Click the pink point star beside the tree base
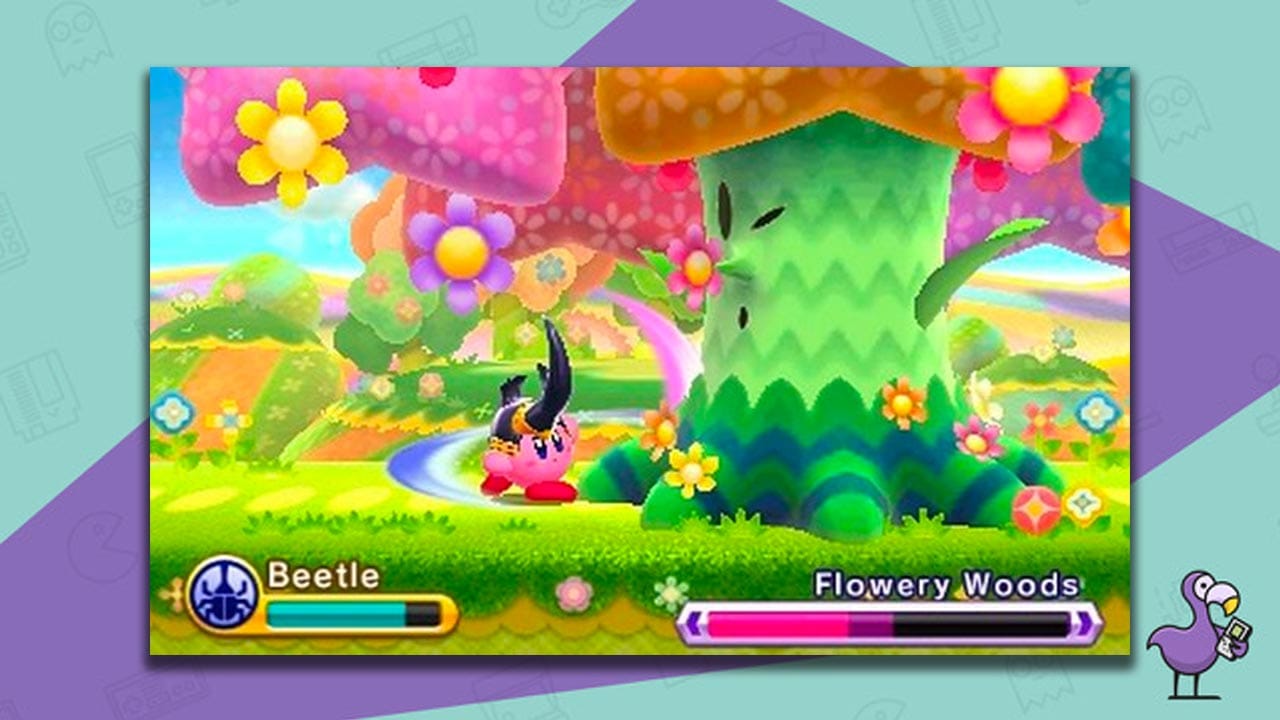1280x720 pixels. point(1035,505)
